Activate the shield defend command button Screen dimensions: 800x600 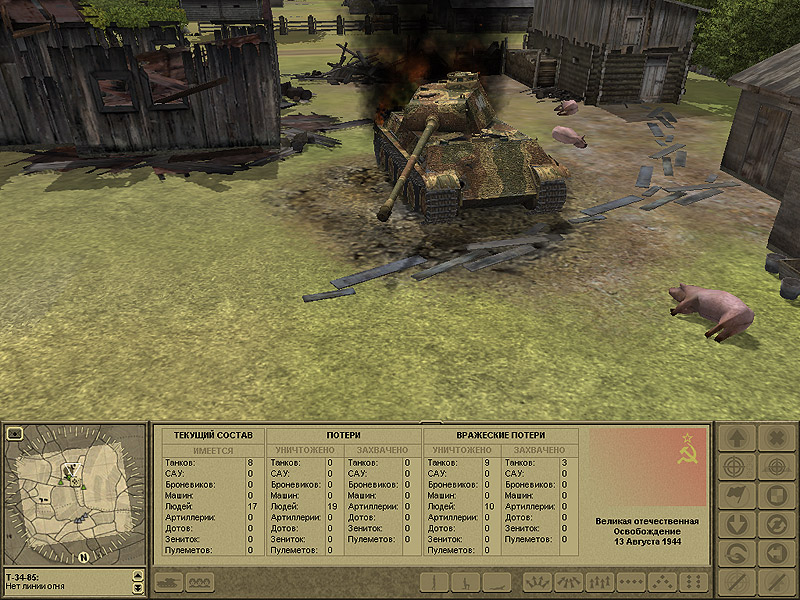pyautogui.click(x=776, y=495)
